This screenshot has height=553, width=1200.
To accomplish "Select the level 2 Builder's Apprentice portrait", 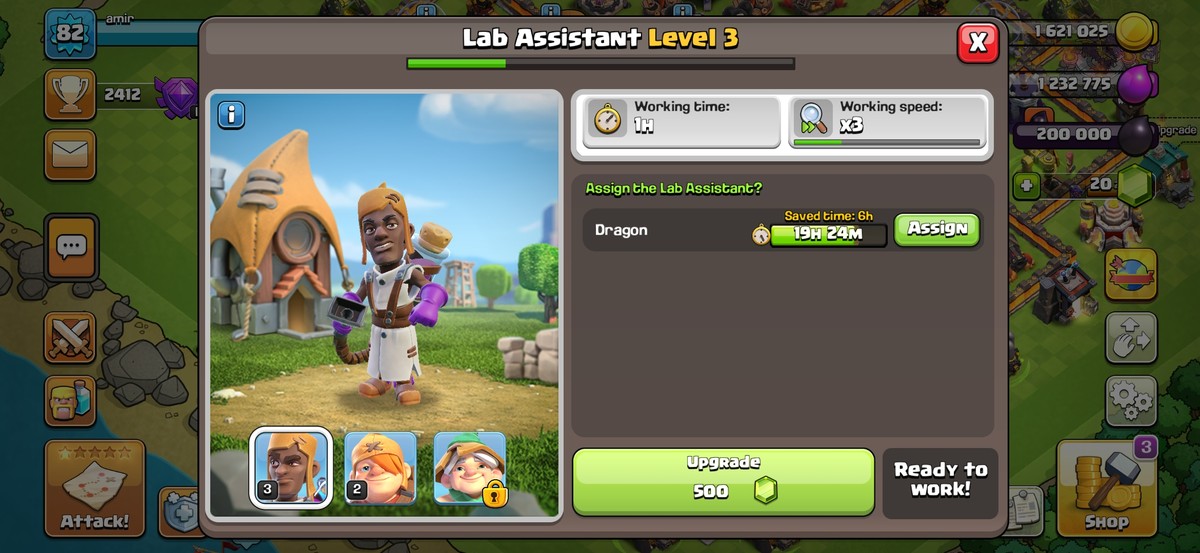I will [380, 468].
